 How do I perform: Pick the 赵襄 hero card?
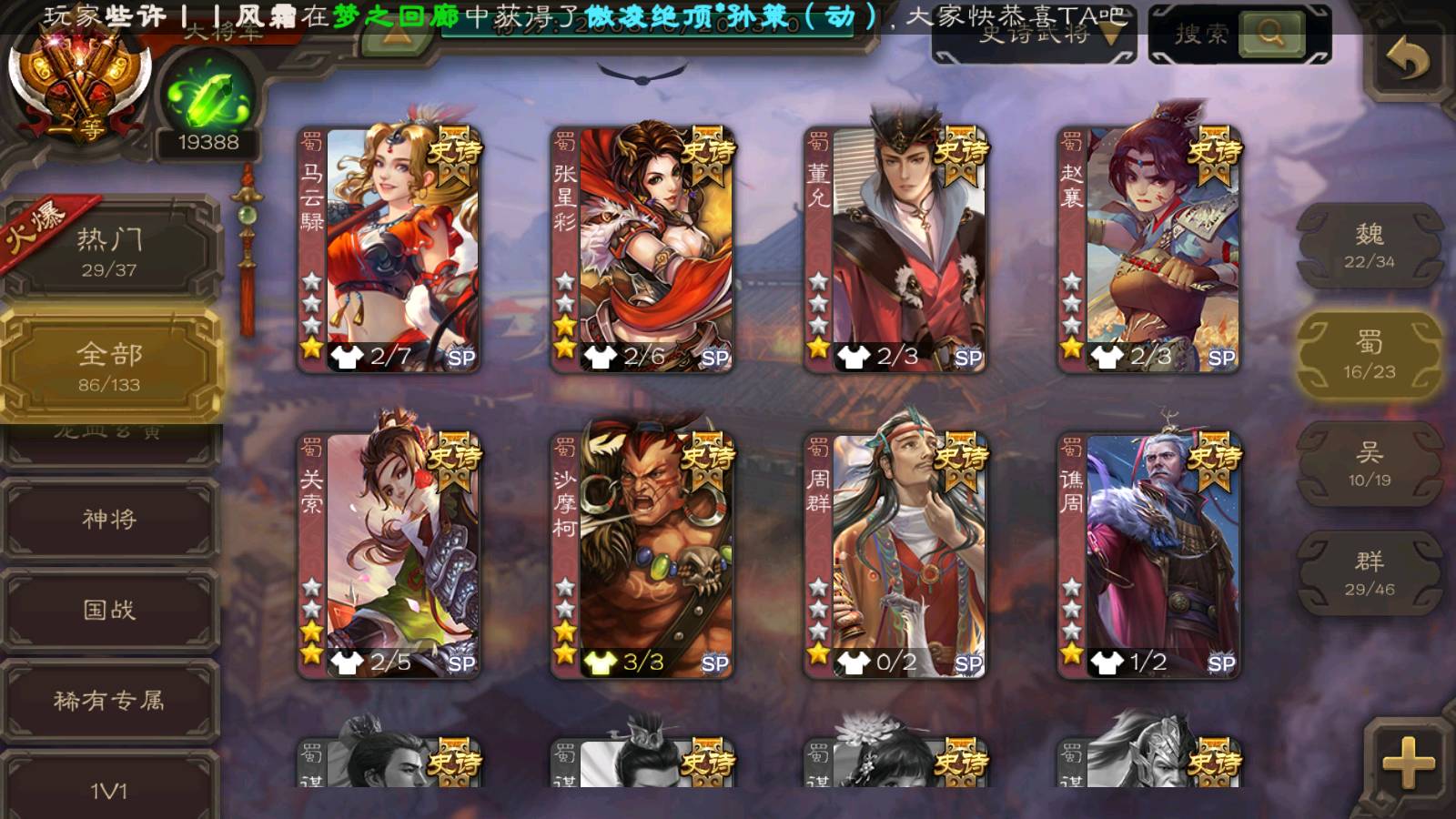click(1148, 249)
